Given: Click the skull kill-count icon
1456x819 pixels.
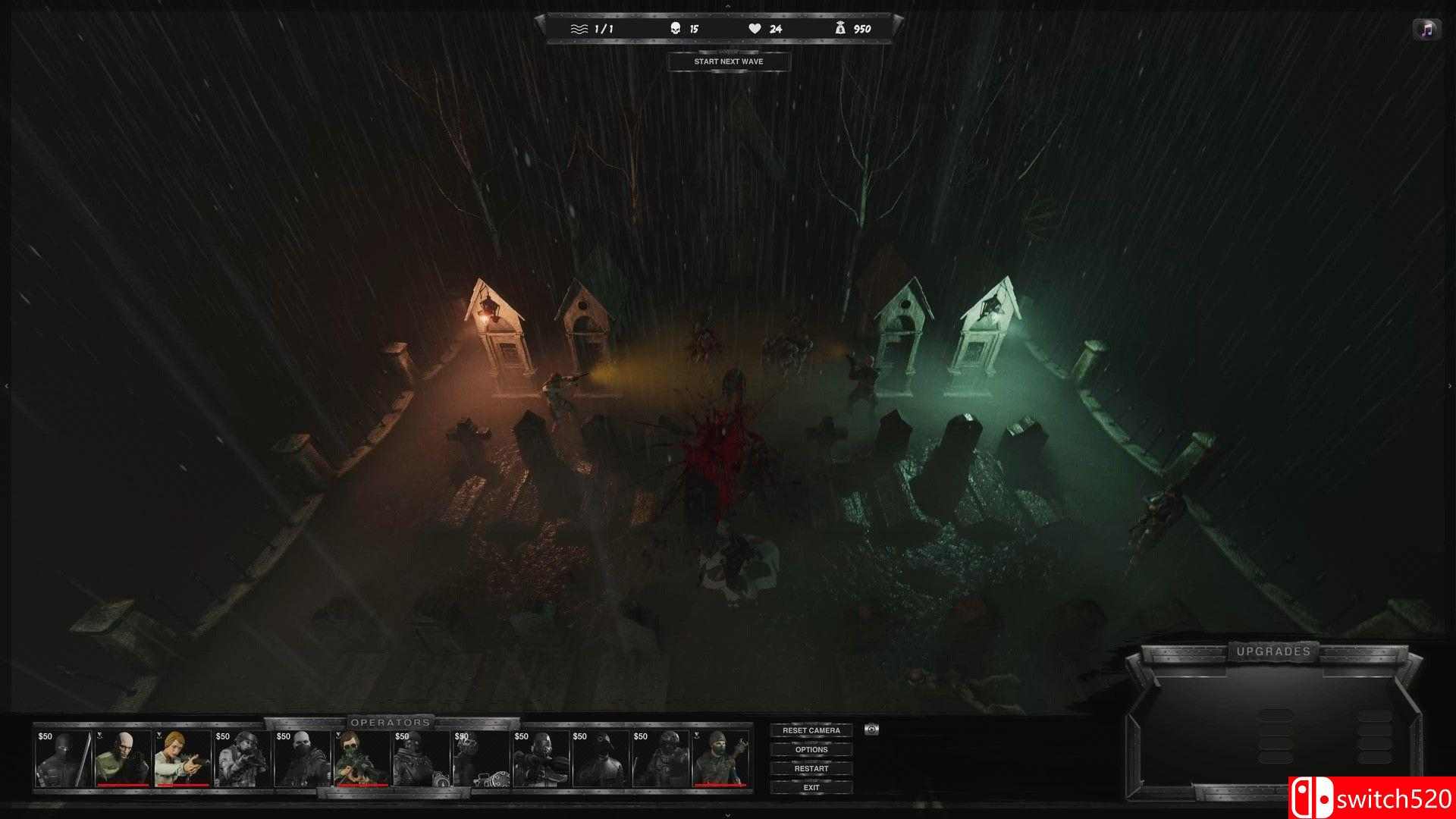Looking at the screenshot, I should click(675, 29).
